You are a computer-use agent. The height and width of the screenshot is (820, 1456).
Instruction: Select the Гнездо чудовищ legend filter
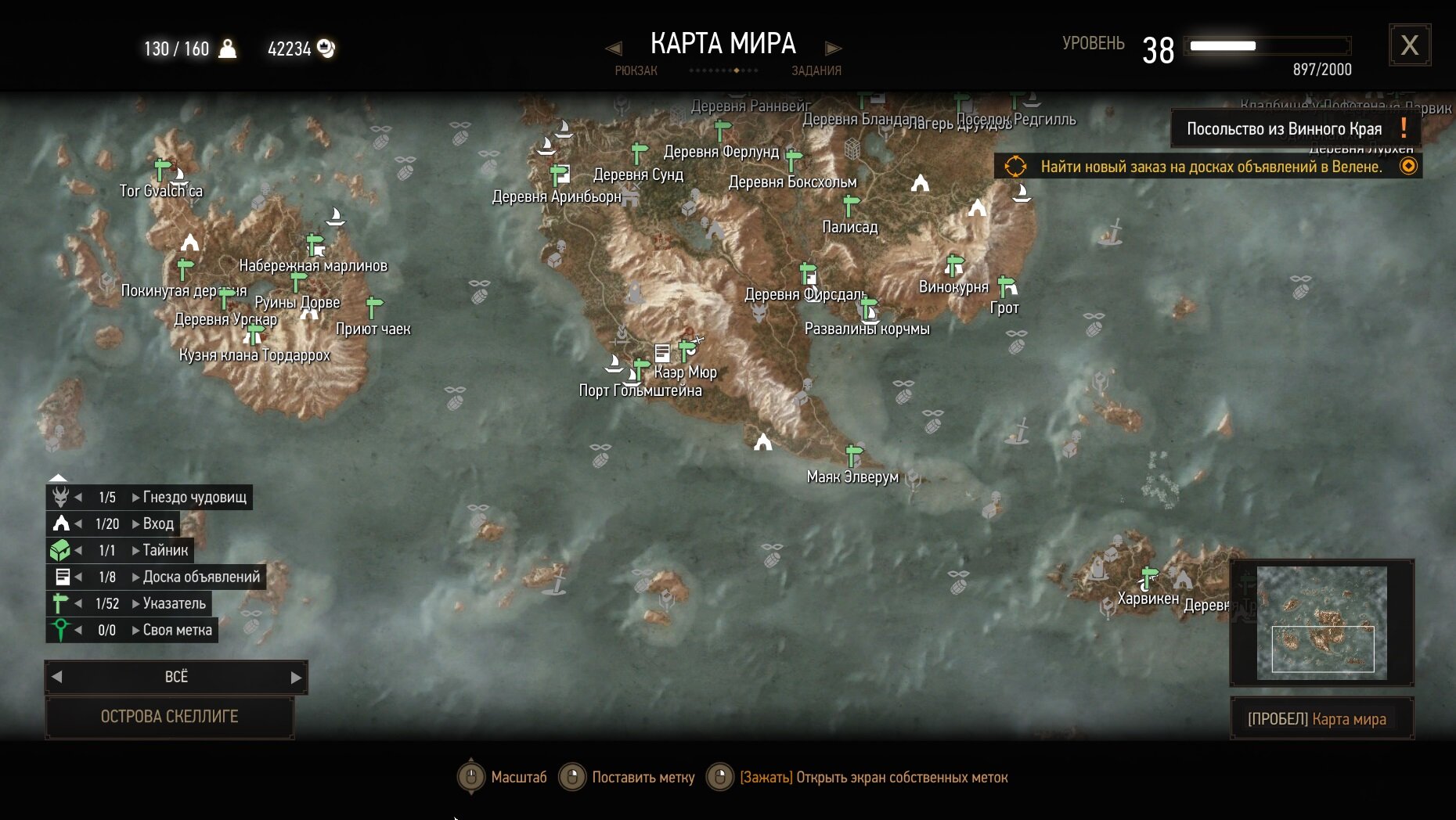194,497
